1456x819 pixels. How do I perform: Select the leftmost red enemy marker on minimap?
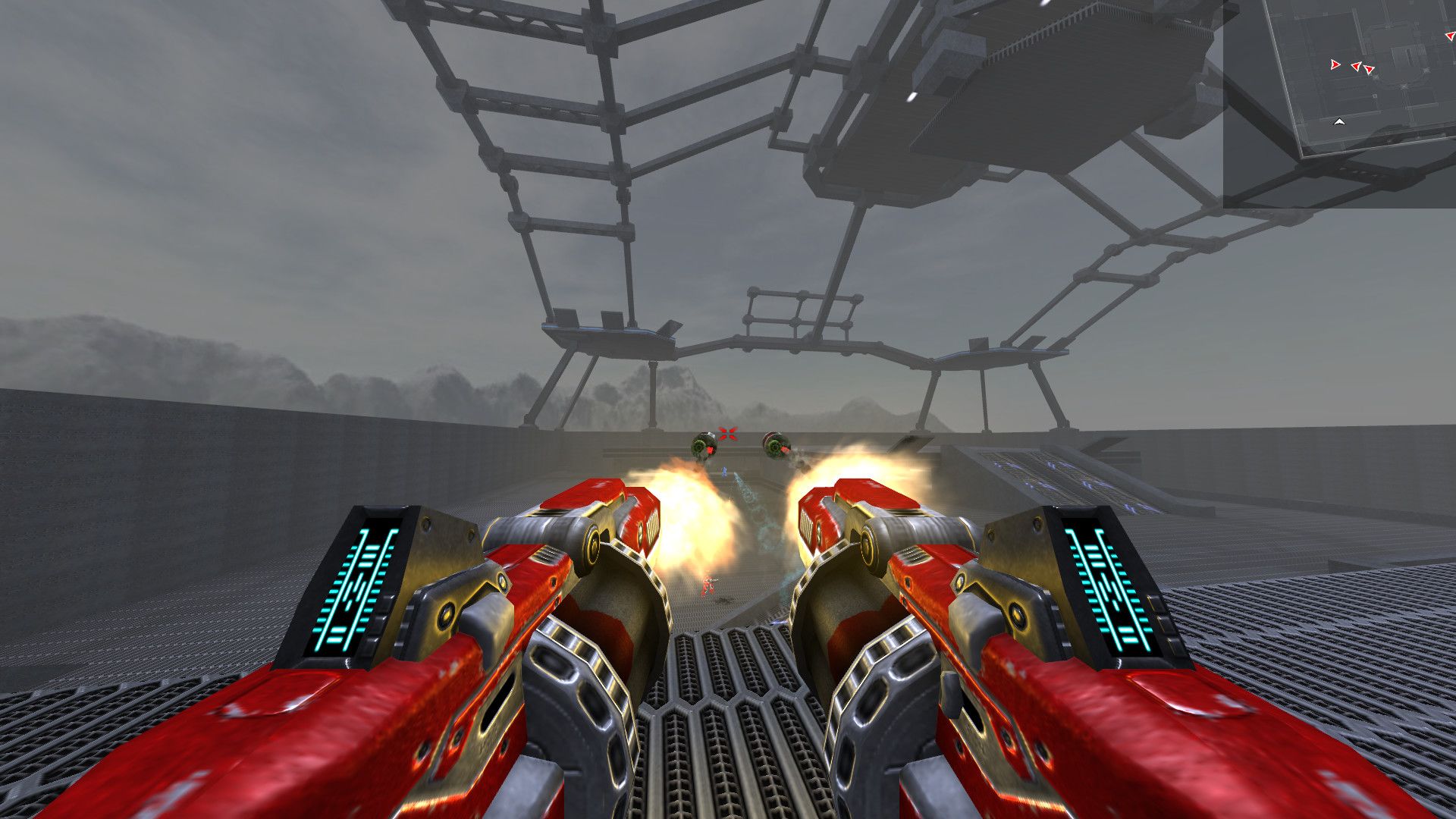[x=1335, y=65]
